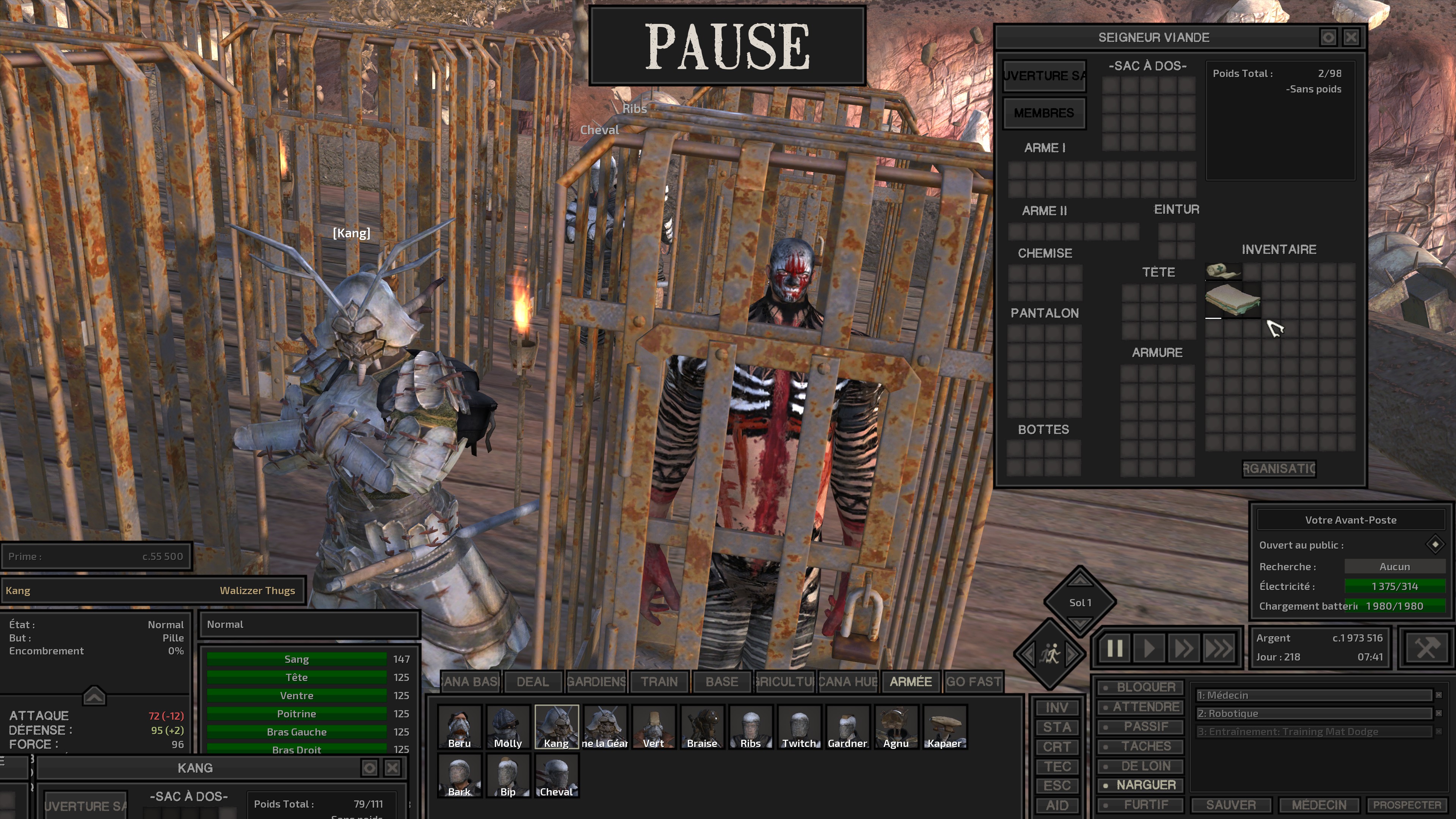Enable the PASSIF combat stance
1456x819 pixels.
[x=1141, y=727]
